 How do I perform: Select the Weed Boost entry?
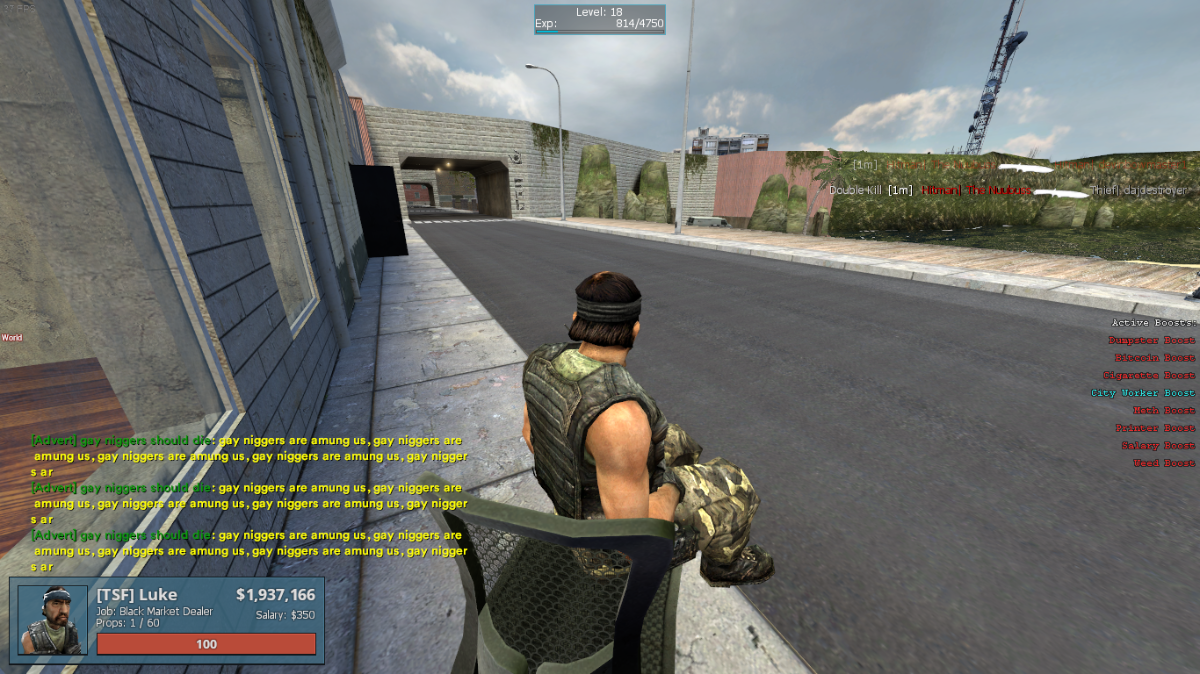tap(1163, 463)
